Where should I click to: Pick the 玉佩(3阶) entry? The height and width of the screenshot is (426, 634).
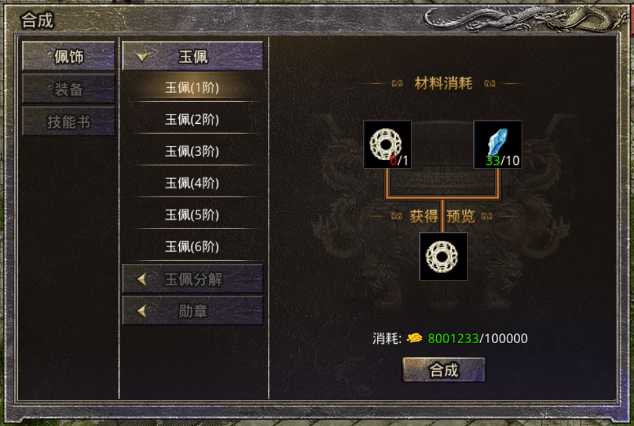pos(192,151)
